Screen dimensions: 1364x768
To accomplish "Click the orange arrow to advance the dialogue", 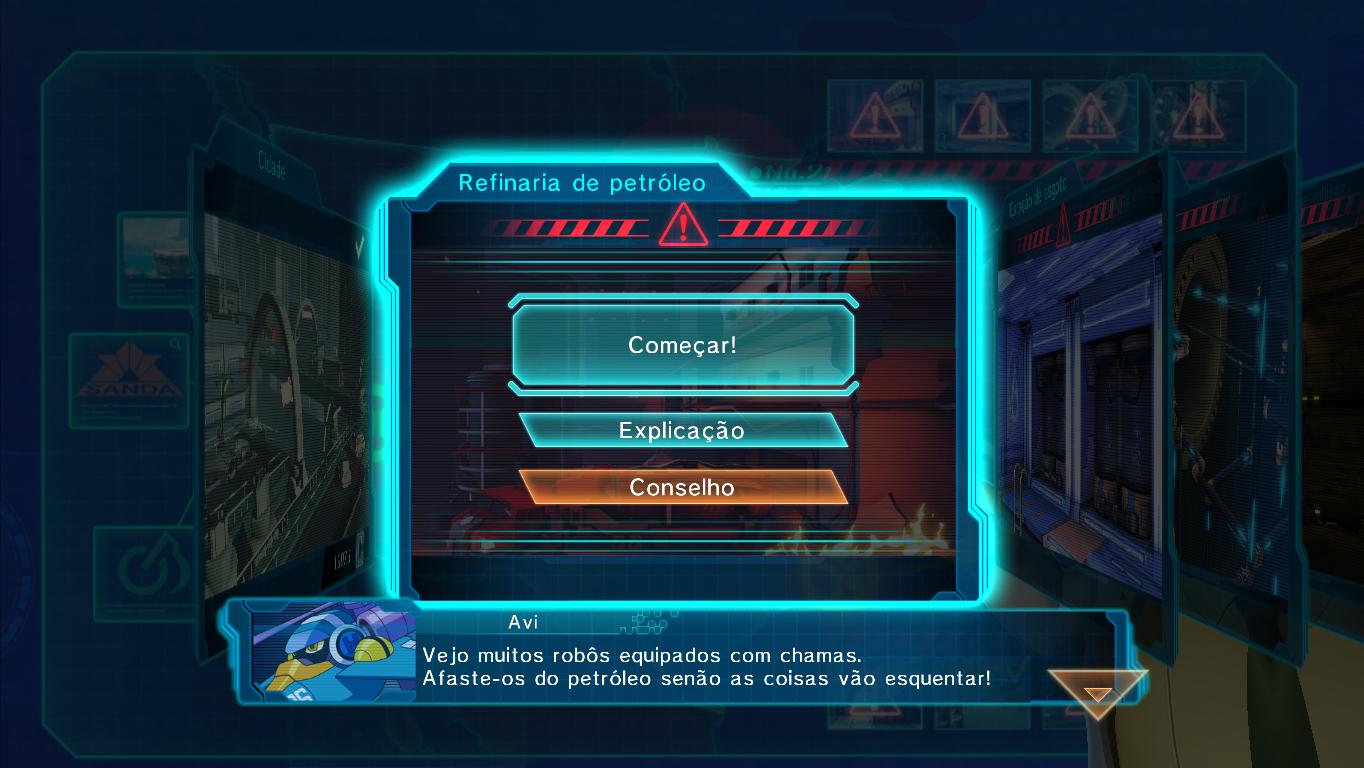I will [1096, 691].
